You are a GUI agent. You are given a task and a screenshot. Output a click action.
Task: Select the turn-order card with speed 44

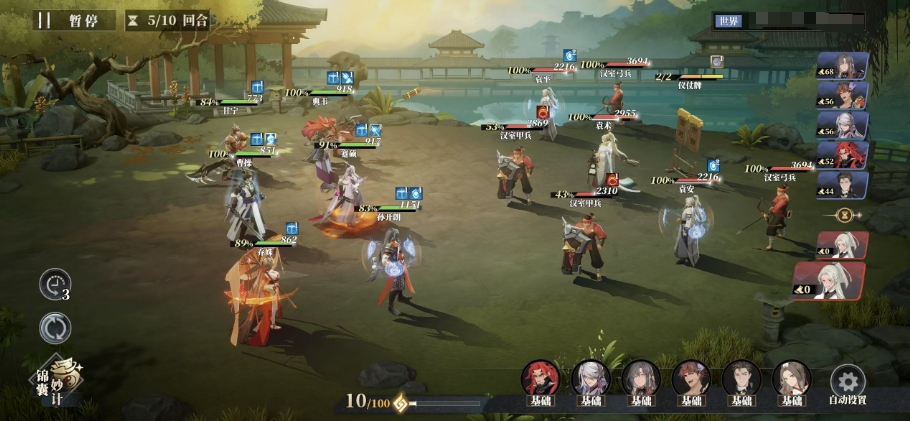coord(843,185)
